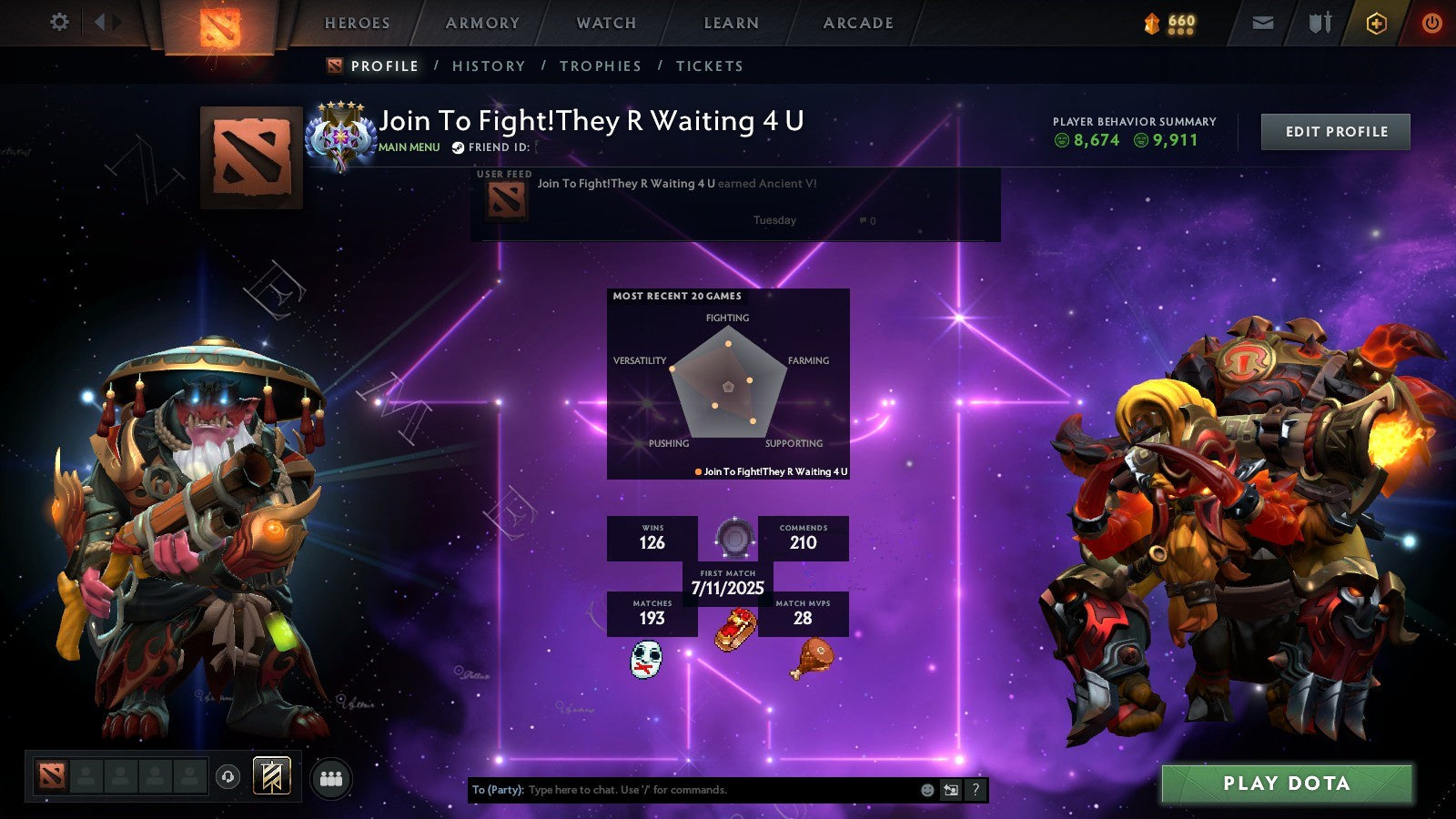The width and height of the screenshot is (1456, 819).
Task: Switch to the HISTORY tab
Action: [490, 66]
